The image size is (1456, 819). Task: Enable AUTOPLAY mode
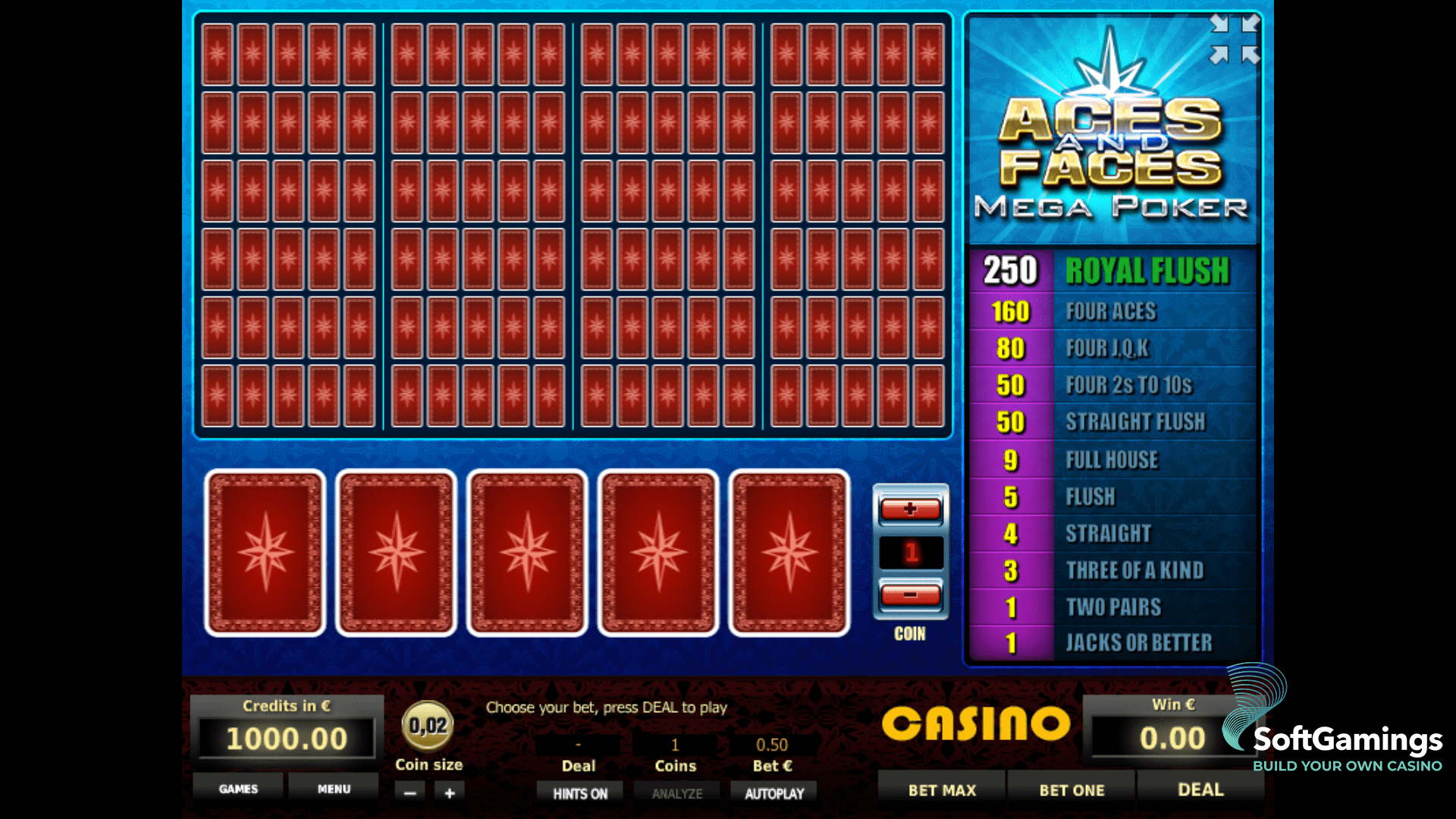pos(773,792)
